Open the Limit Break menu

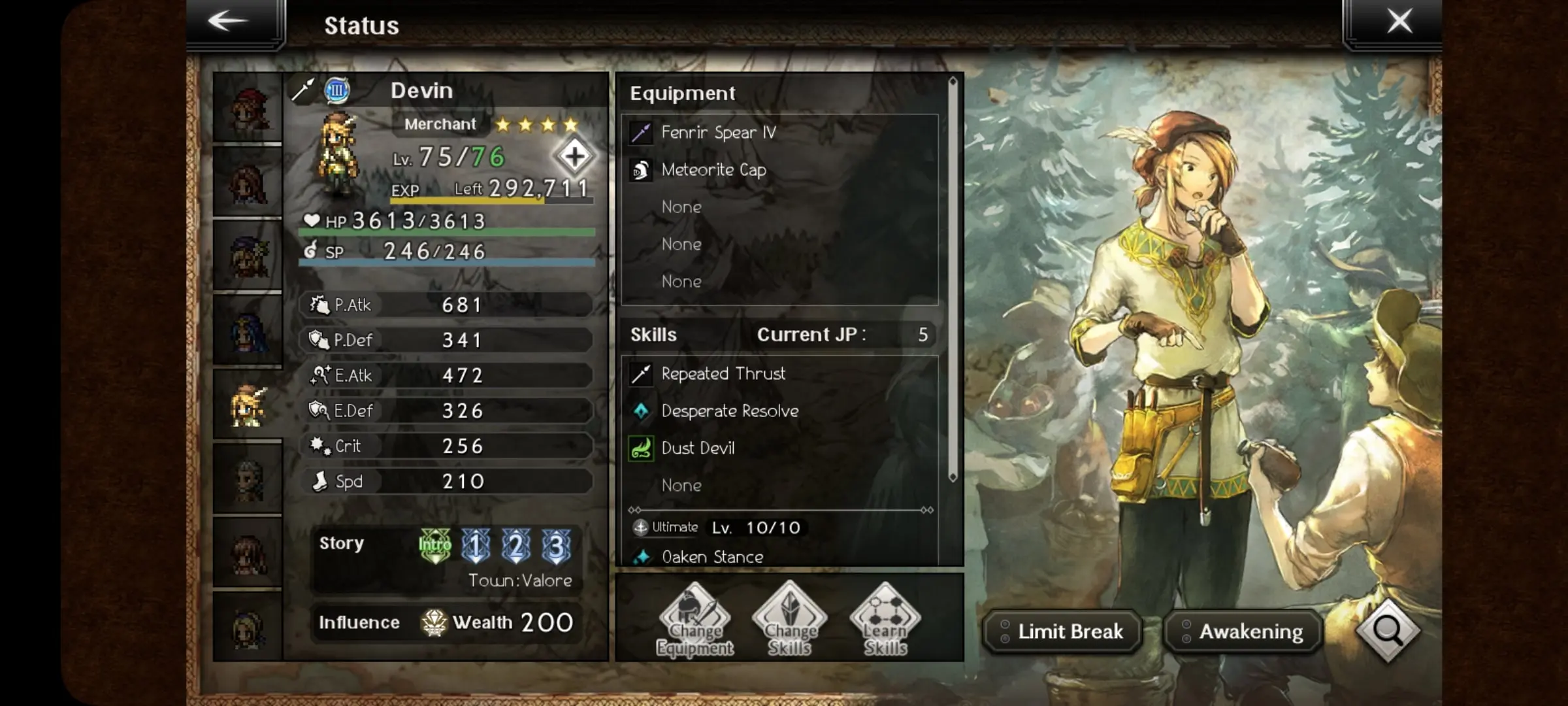[1062, 631]
